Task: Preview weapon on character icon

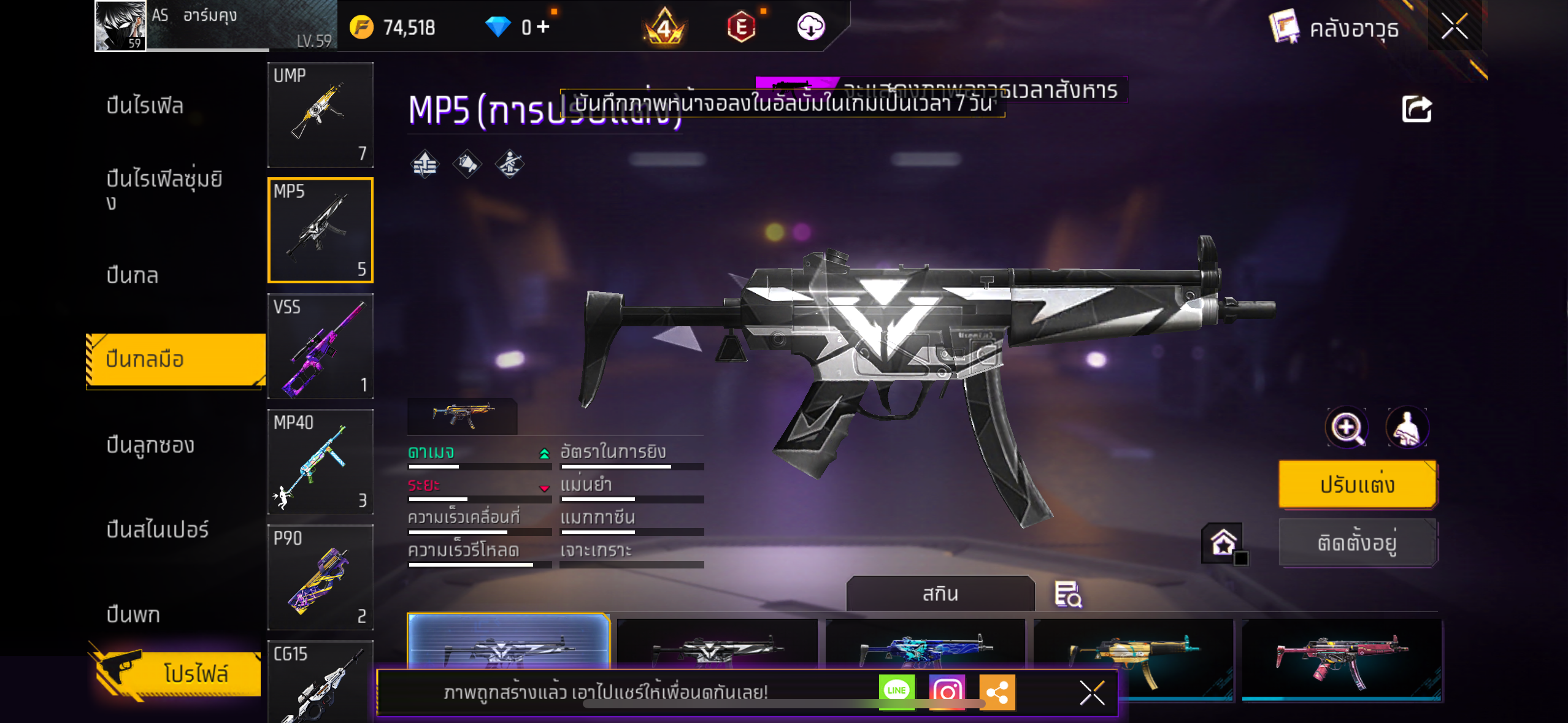Action: [1407, 427]
